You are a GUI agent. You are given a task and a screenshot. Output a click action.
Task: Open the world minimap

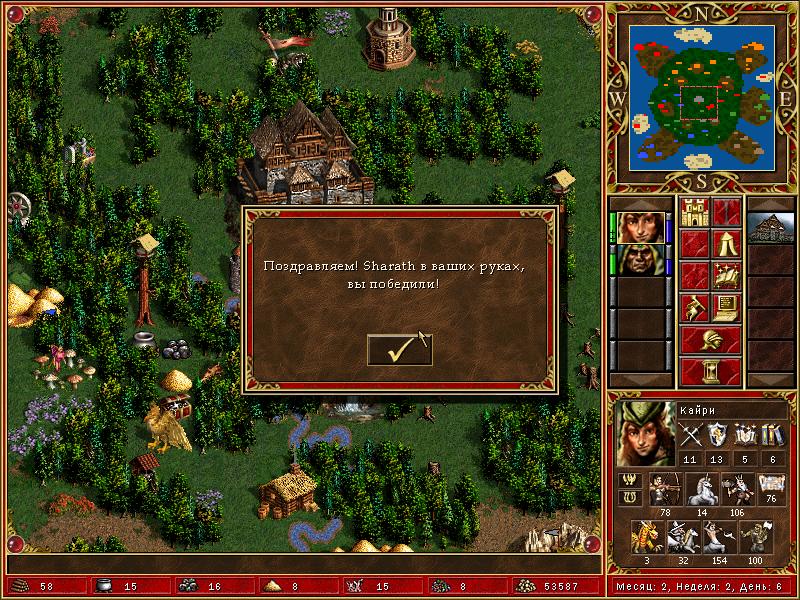coord(703,97)
